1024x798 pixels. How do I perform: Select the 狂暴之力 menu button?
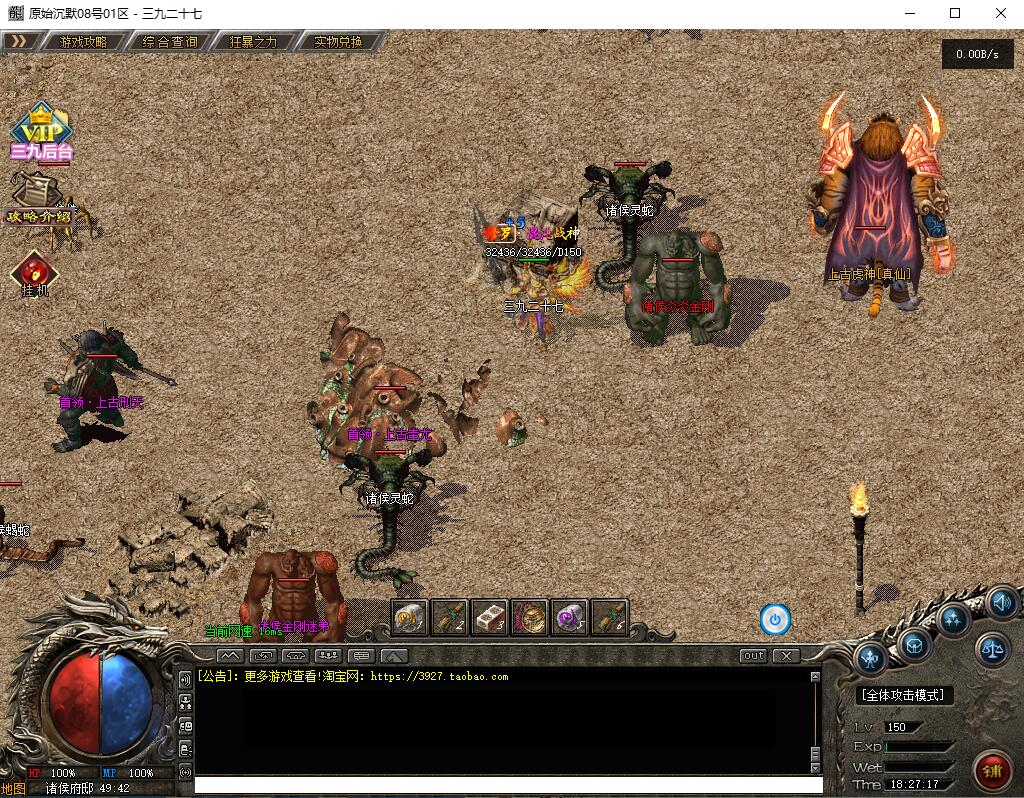(253, 42)
